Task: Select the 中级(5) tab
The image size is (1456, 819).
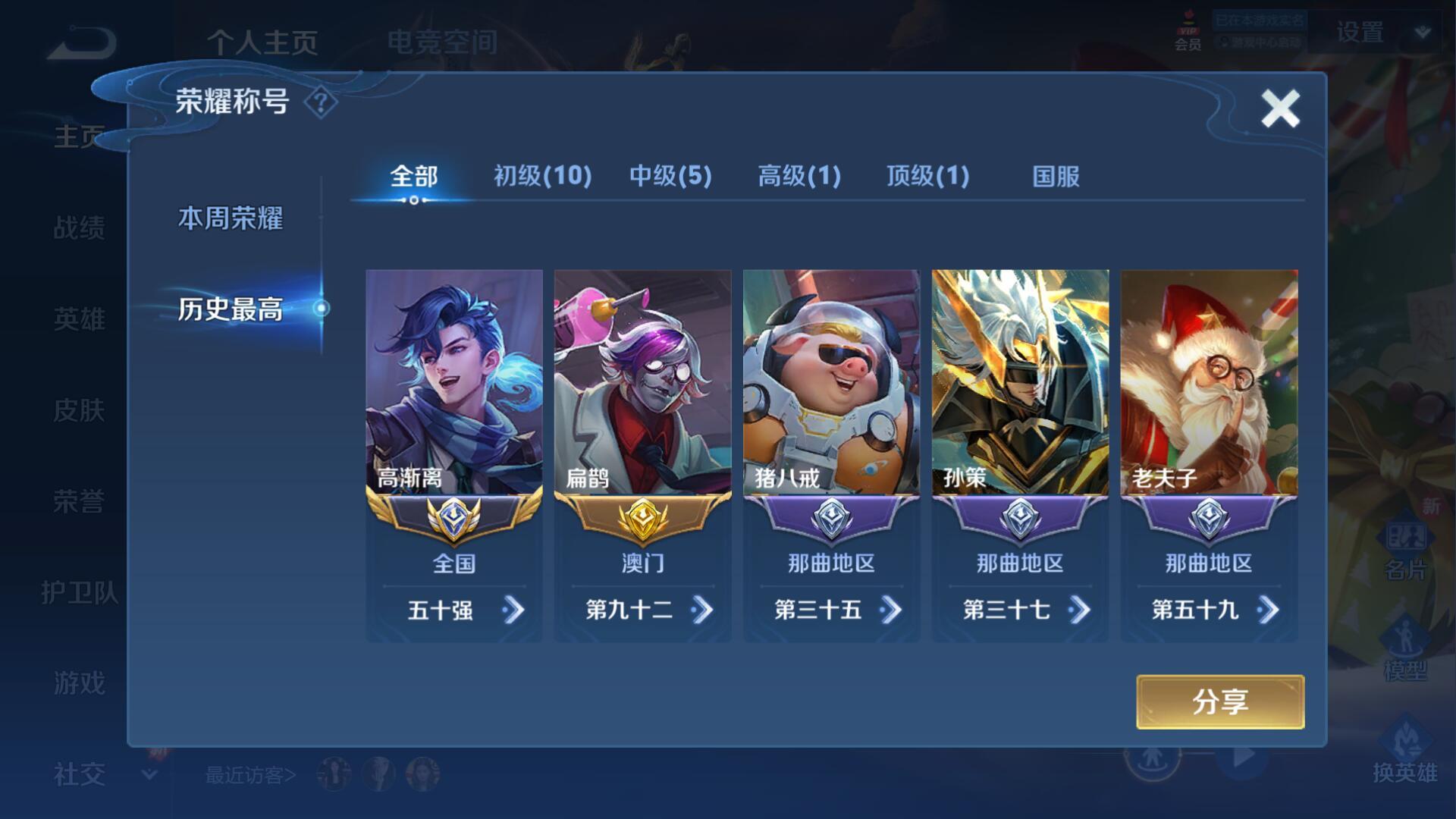Action: click(x=670, y=177)
